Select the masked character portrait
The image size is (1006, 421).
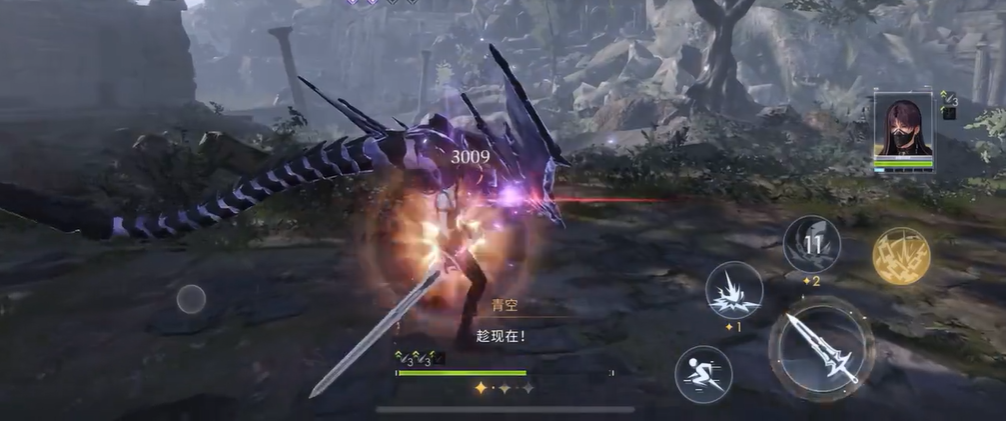click(x=903, y=127)
